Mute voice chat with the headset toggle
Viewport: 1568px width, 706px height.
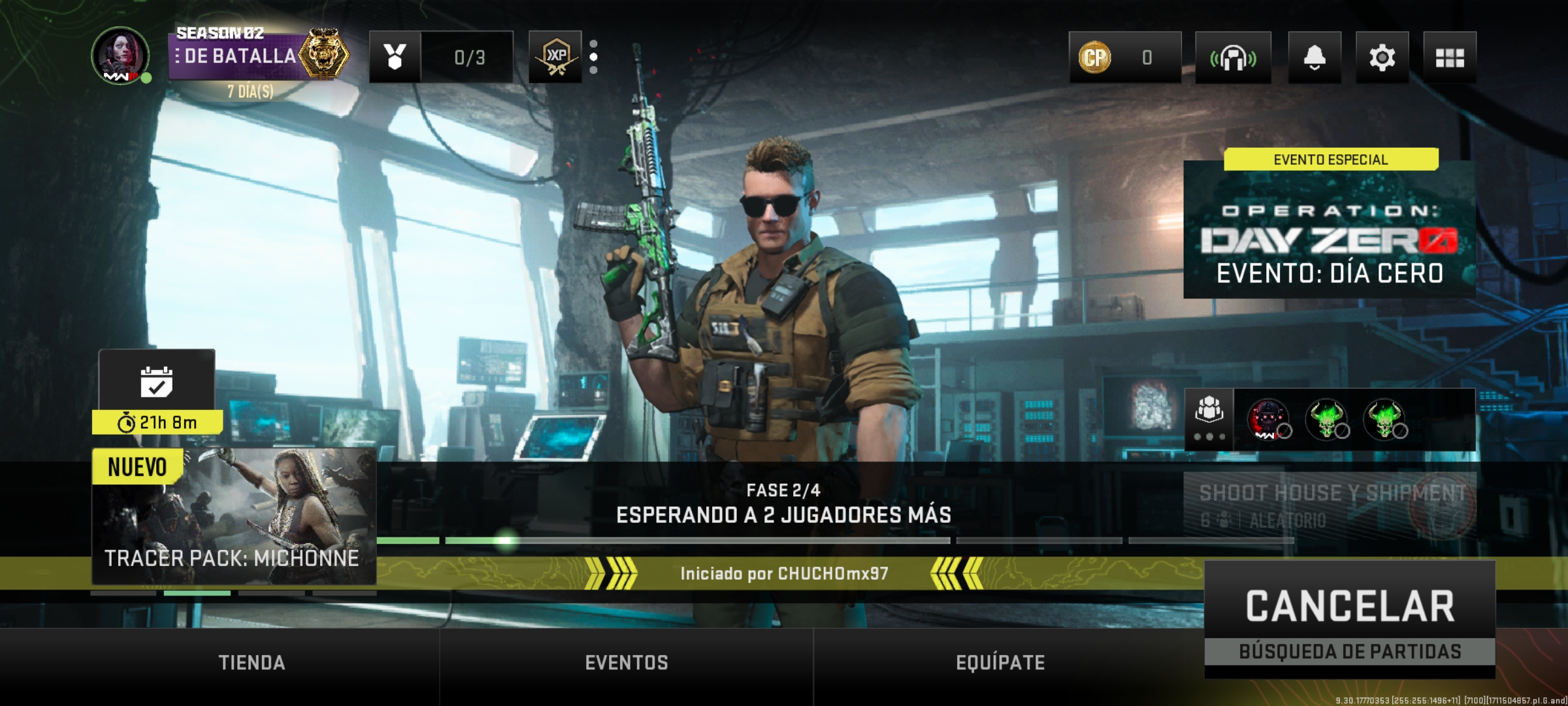click(x=1233, y=58)
